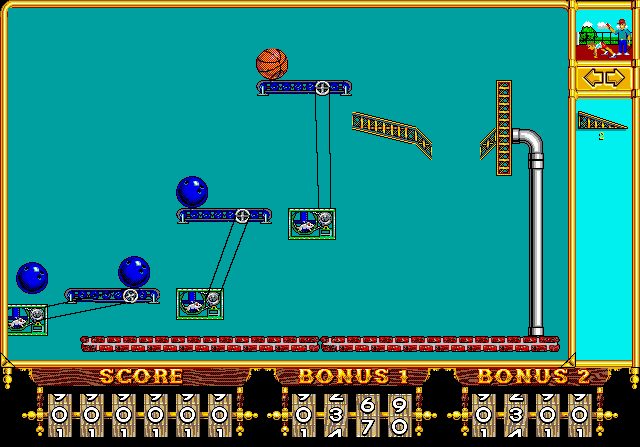Select the incline ramp part from the bin
The image size is (640, 447).
tap(600, 121)
